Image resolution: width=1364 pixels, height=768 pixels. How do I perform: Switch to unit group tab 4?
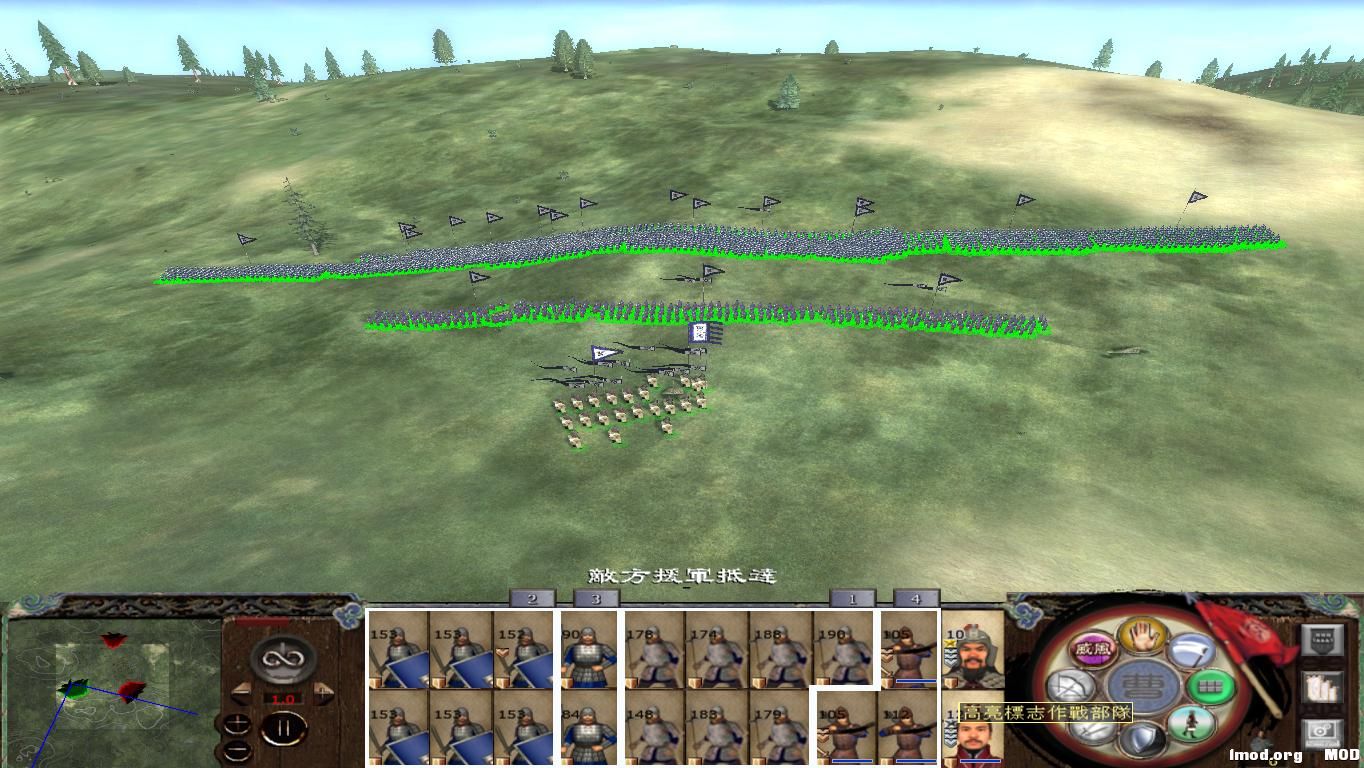[x=915, y=598]
